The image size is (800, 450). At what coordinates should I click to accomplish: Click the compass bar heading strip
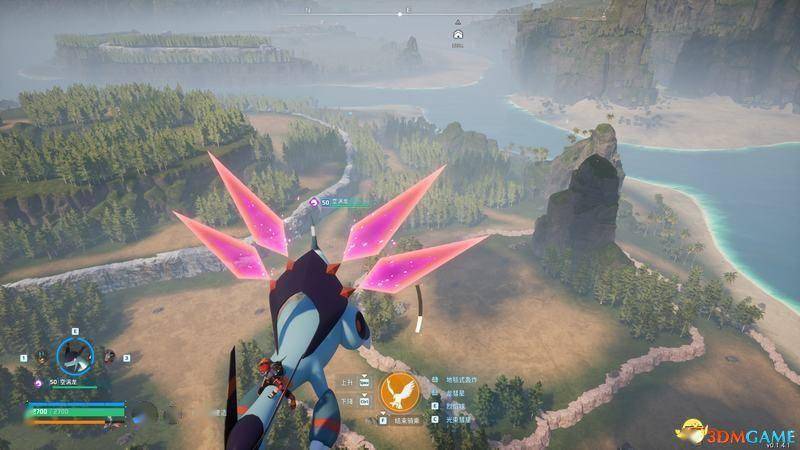tap(400, 13)
